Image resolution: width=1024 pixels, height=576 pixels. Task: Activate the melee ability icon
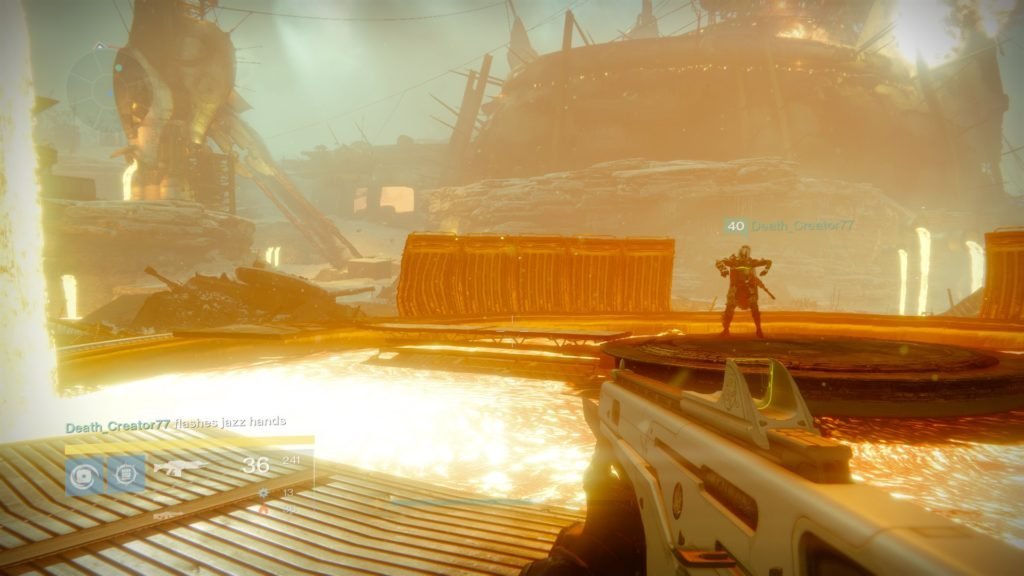point(127,473)
